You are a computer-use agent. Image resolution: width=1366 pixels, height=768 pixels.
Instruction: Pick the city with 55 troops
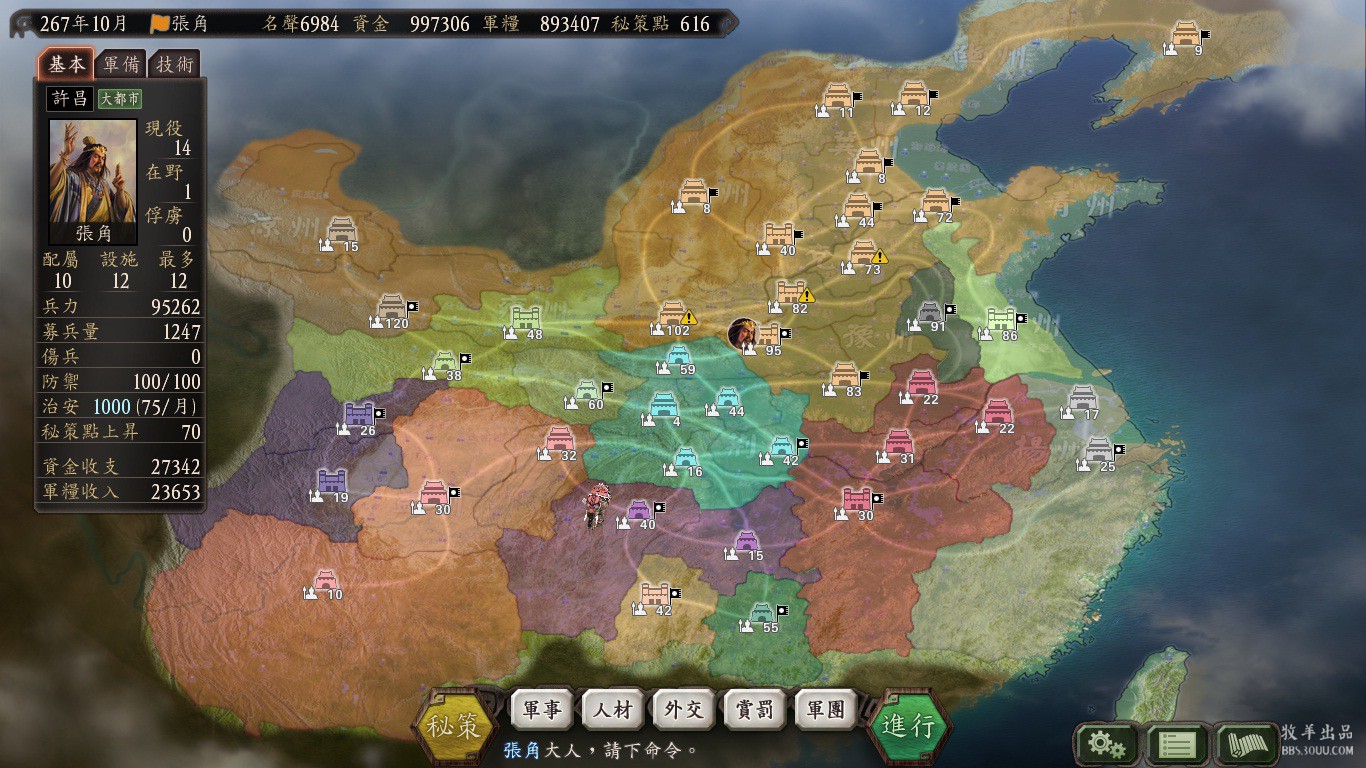[x=762, y=612]
